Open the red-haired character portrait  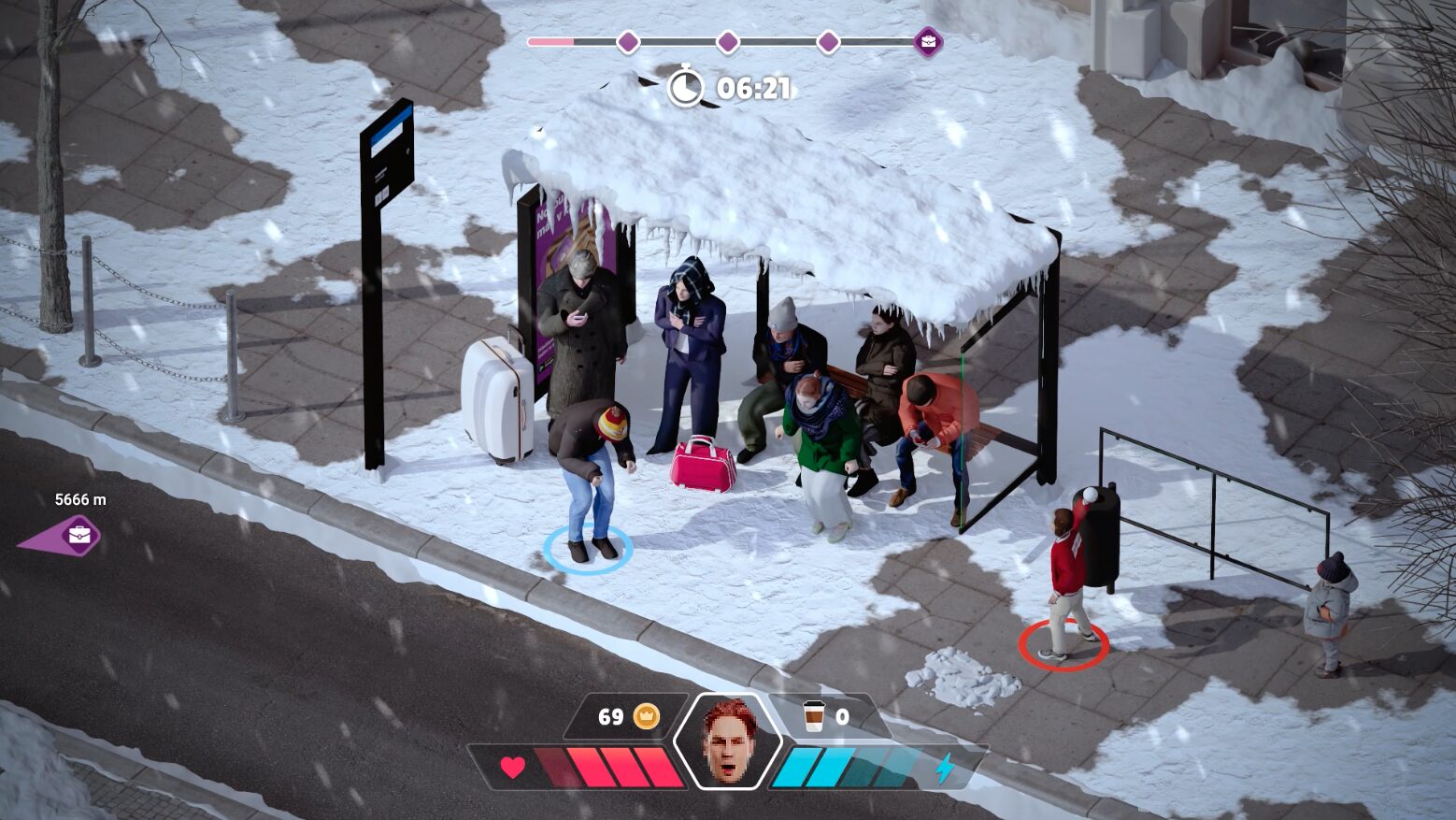click(x=728, y=741)
